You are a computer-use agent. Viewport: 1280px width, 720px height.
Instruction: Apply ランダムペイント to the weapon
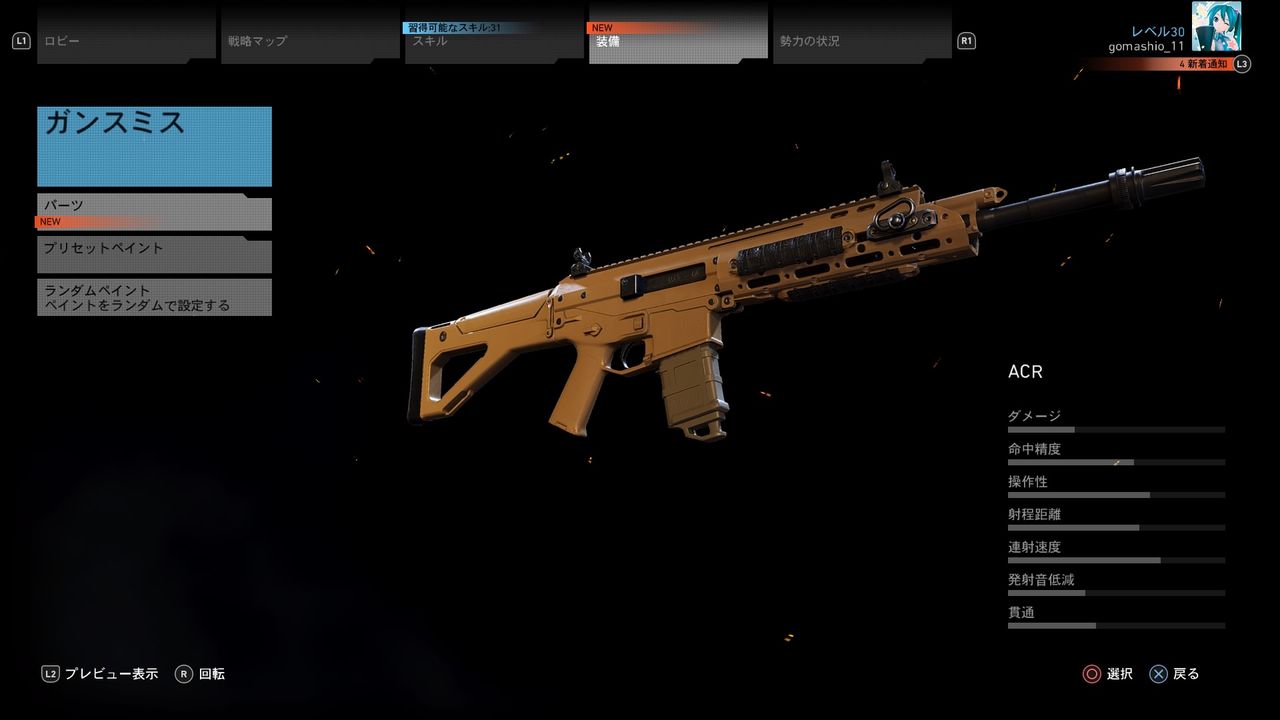point(154,297)
